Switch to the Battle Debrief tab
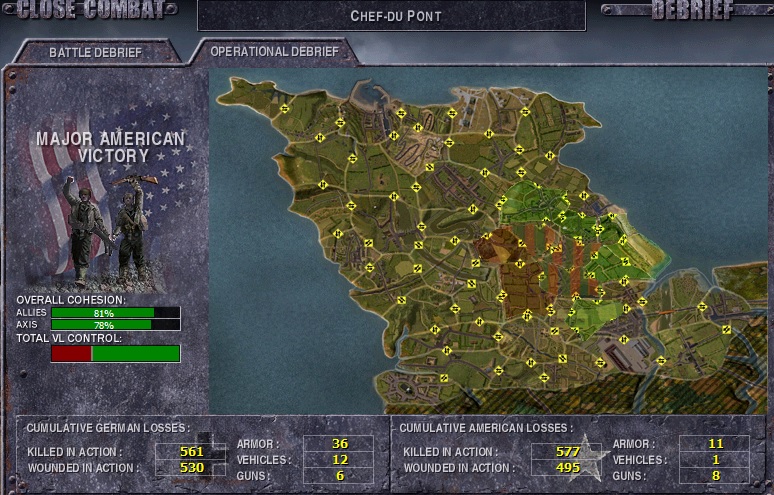 click(95, 52)
